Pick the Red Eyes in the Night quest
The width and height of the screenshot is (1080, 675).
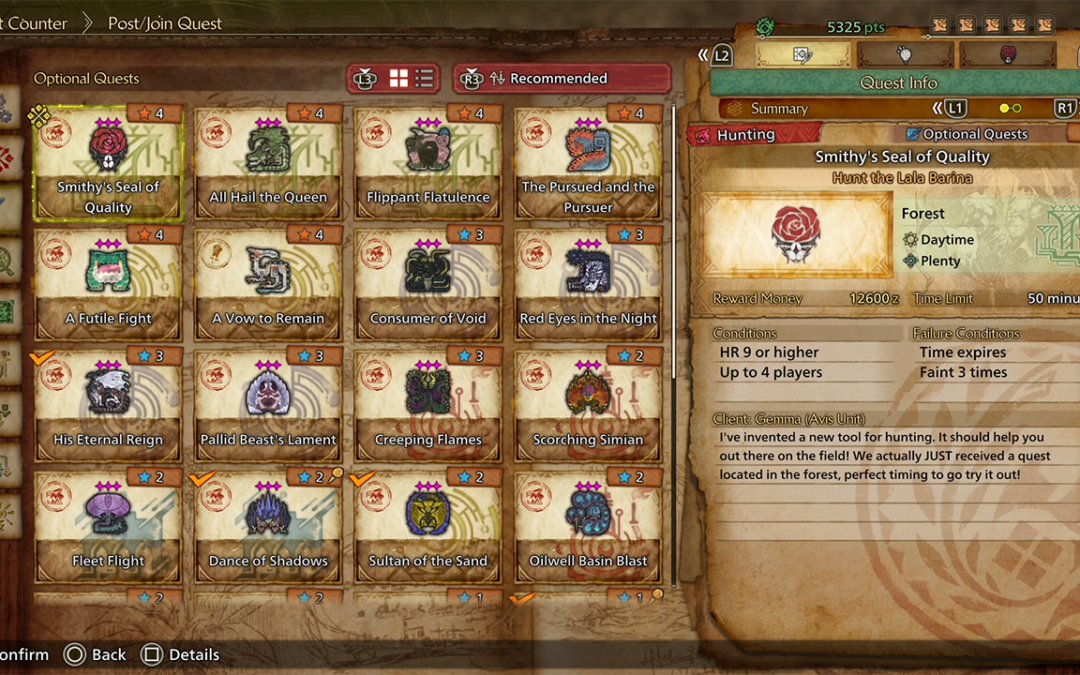pos(588,285)
